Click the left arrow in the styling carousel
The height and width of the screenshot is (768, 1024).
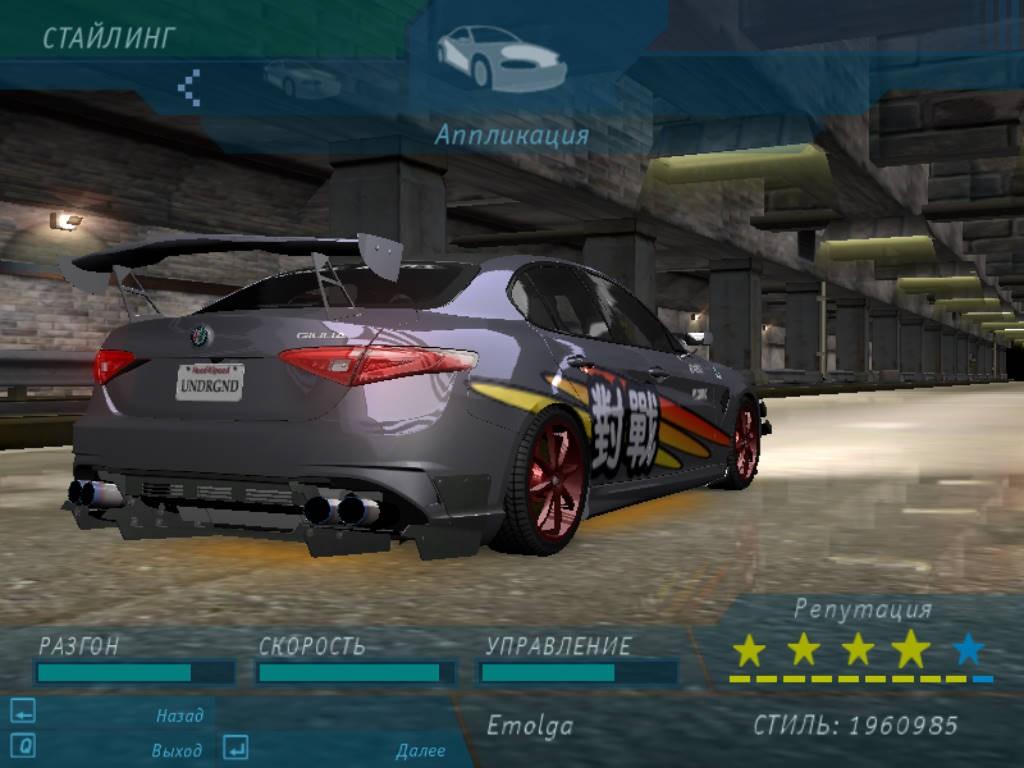189,87
